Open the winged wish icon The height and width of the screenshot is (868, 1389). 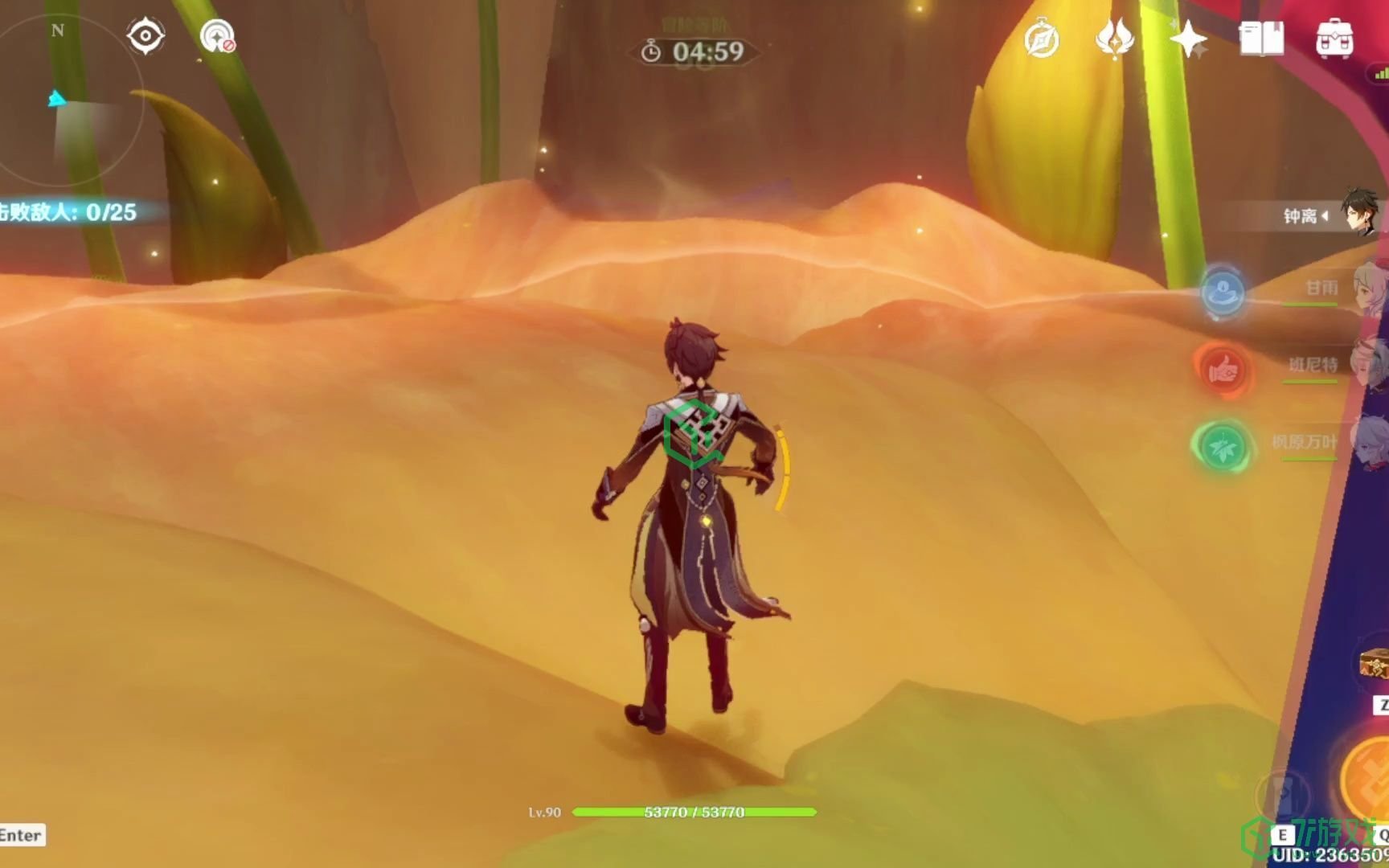(x=1115, y=38)
